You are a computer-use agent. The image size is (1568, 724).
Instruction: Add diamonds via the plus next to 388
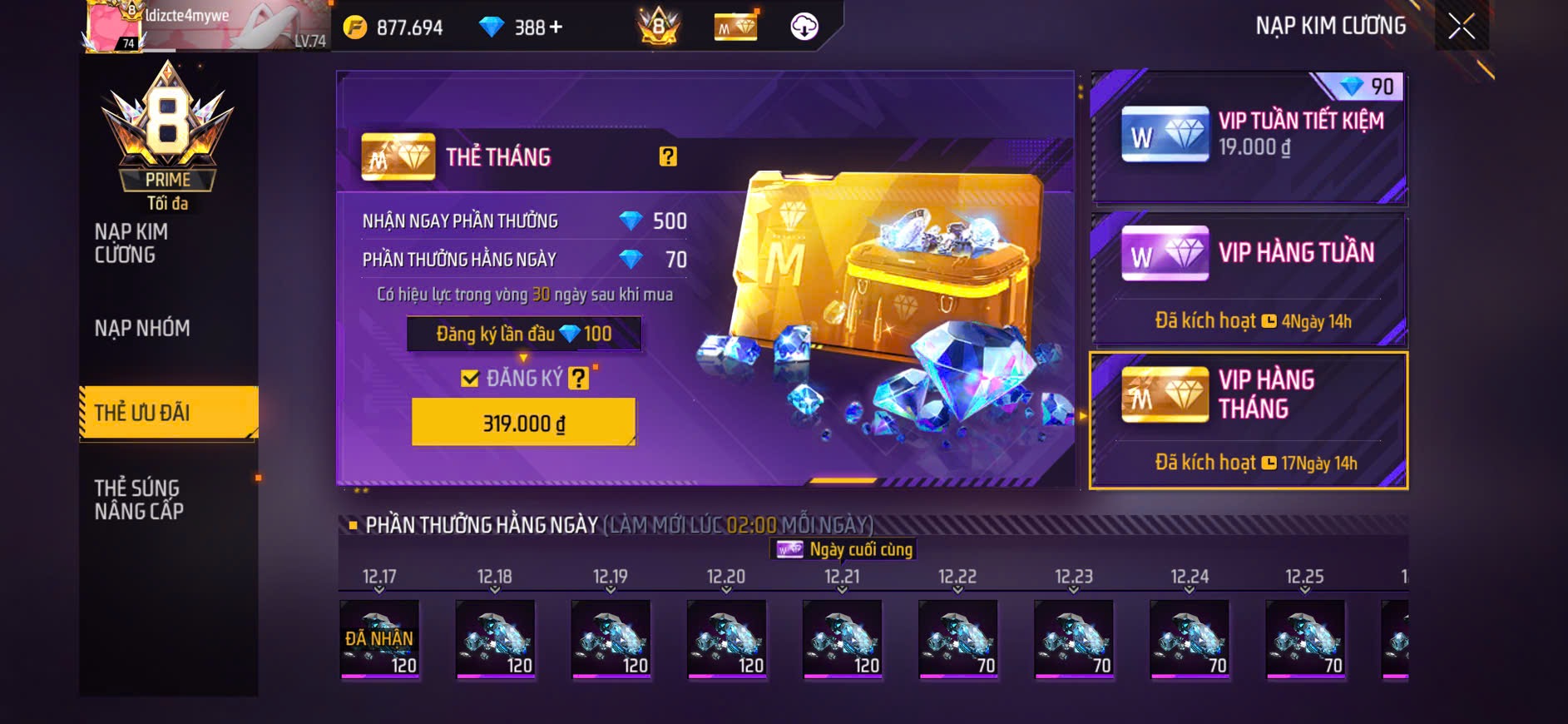(x=556, y=27)
